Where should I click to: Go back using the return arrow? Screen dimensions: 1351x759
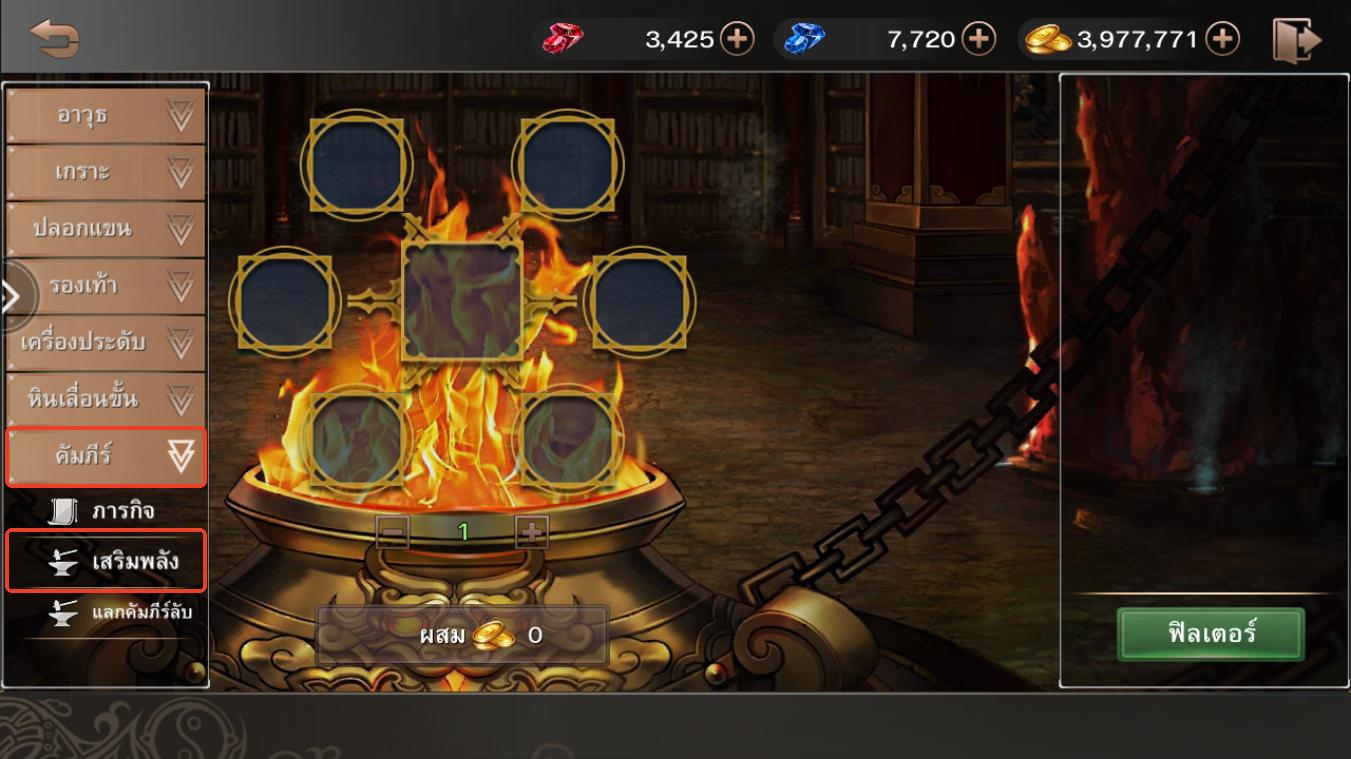point(54,39)
